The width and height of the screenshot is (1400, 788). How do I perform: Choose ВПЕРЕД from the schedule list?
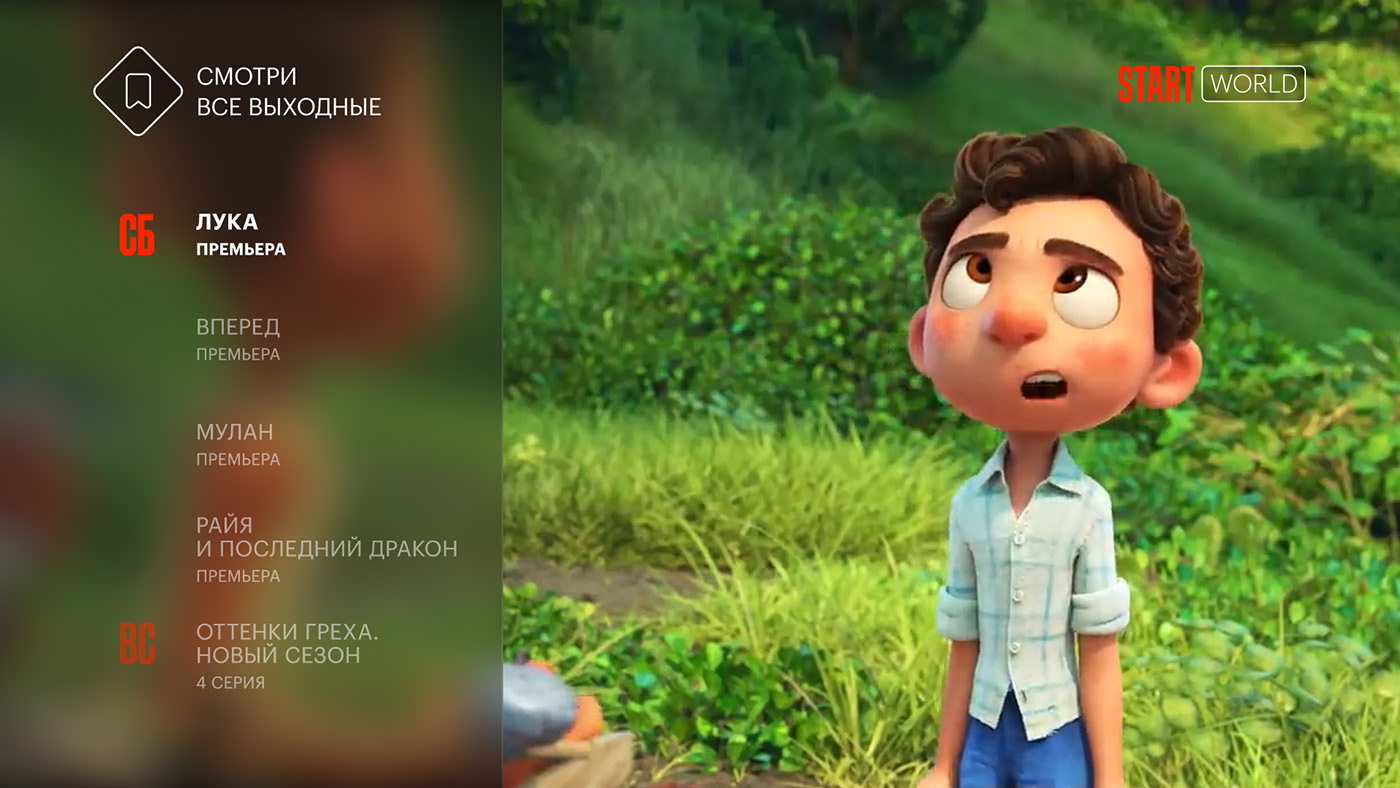pos(238,338)
